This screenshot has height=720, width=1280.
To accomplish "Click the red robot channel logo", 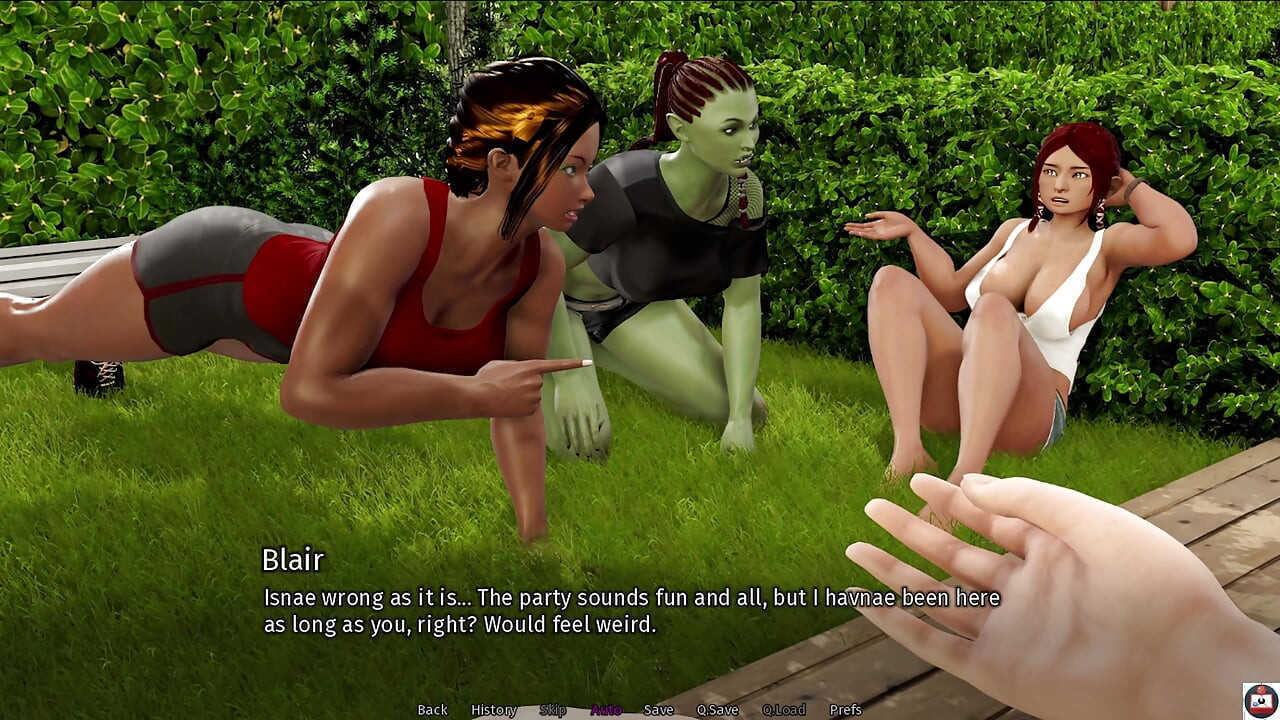I will [x=1260, y=700].
